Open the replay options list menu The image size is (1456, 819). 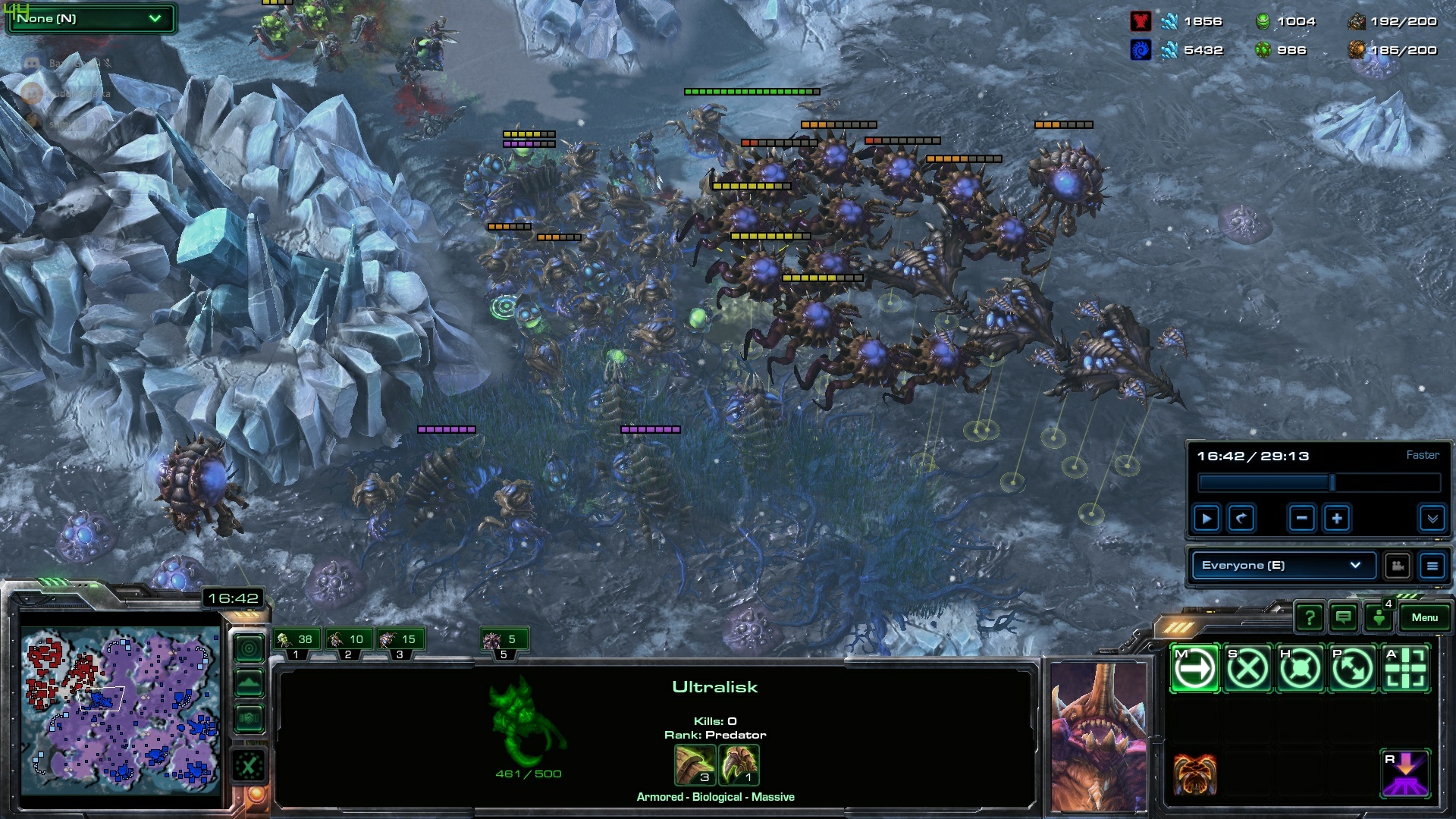[1433, 565]
